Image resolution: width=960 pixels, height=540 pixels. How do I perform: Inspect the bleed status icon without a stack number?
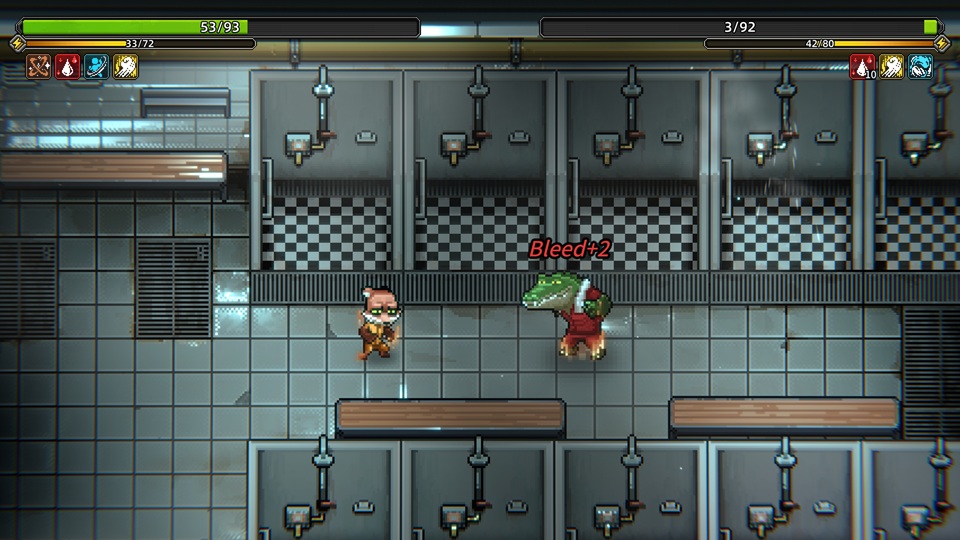coord(68,67)
